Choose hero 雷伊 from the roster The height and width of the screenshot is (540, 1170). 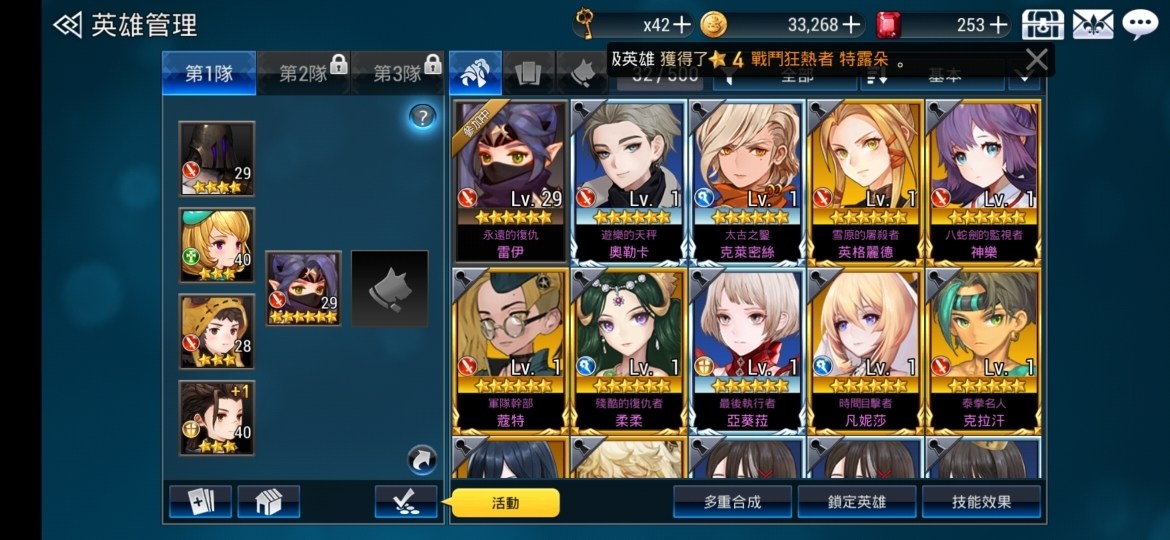510,180
